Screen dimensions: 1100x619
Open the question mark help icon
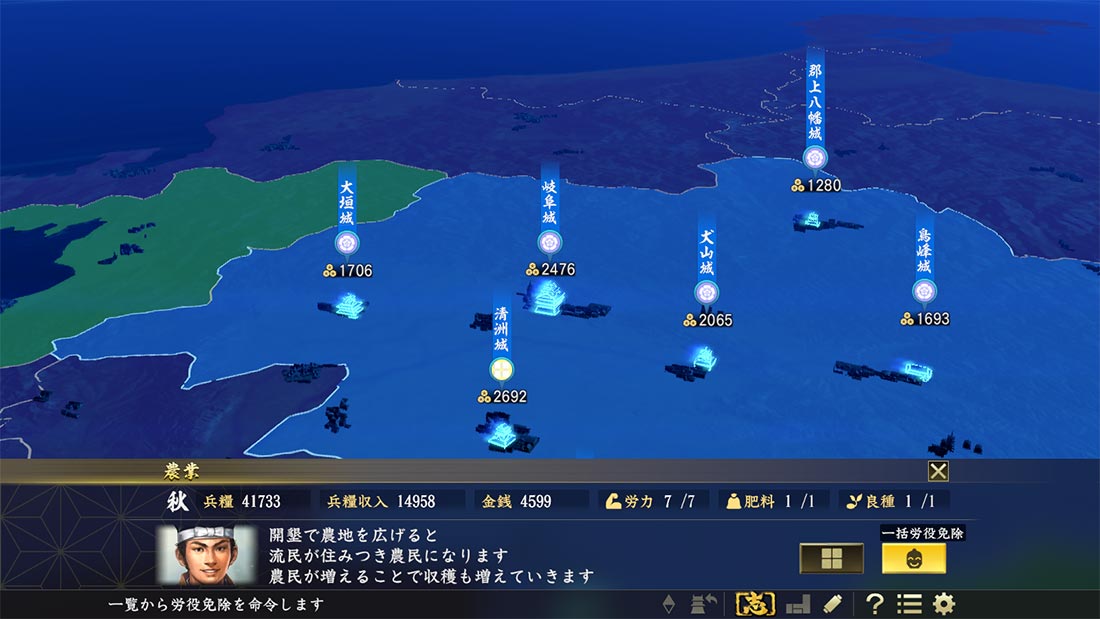[874, 604]
